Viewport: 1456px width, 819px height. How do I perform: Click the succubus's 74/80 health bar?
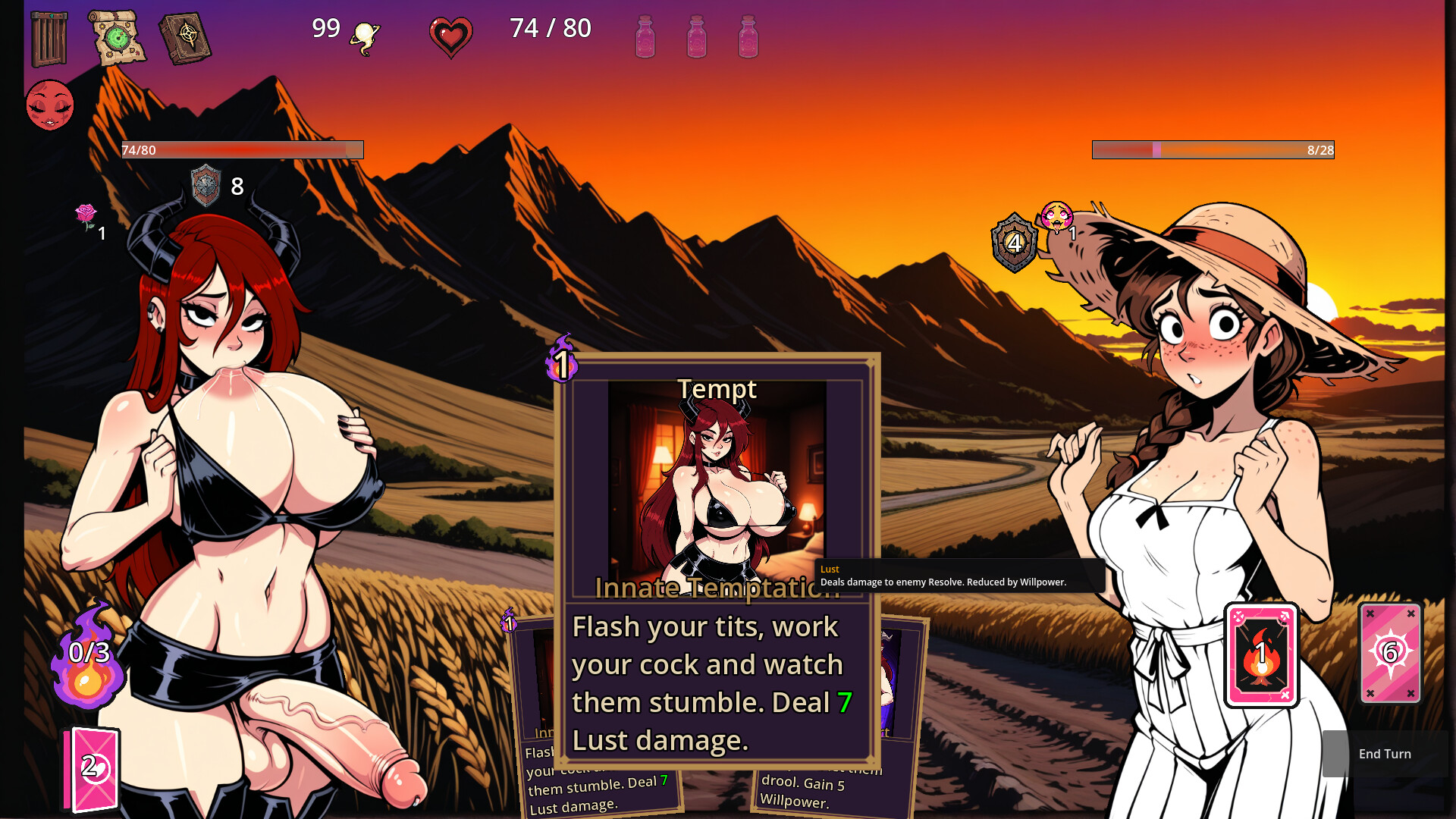click(241, 149)
